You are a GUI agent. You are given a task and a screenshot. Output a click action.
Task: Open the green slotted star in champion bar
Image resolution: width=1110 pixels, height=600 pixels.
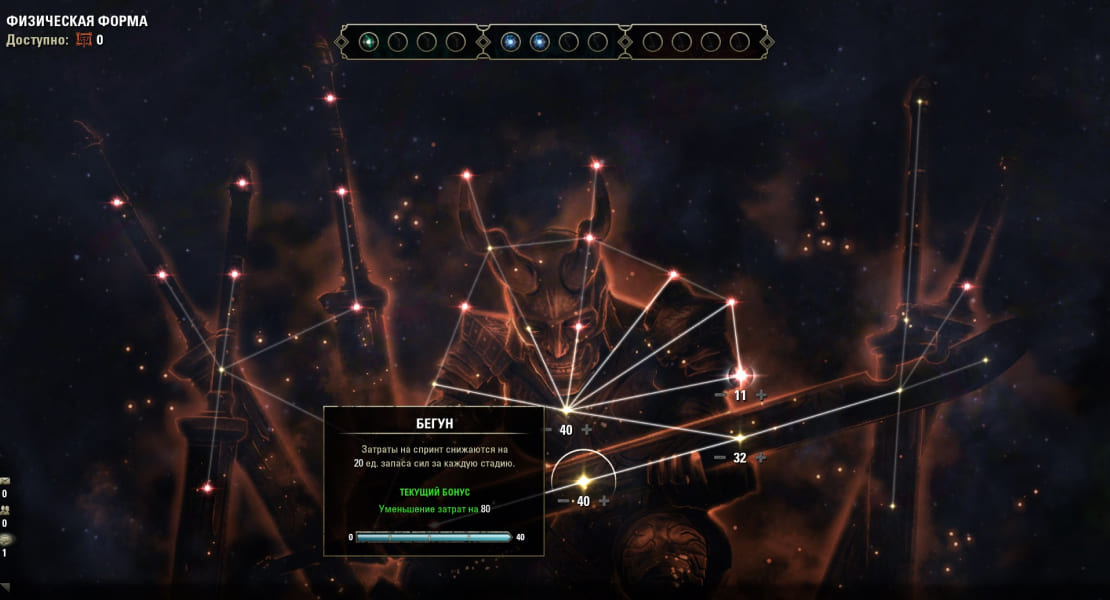click(369, 42)
